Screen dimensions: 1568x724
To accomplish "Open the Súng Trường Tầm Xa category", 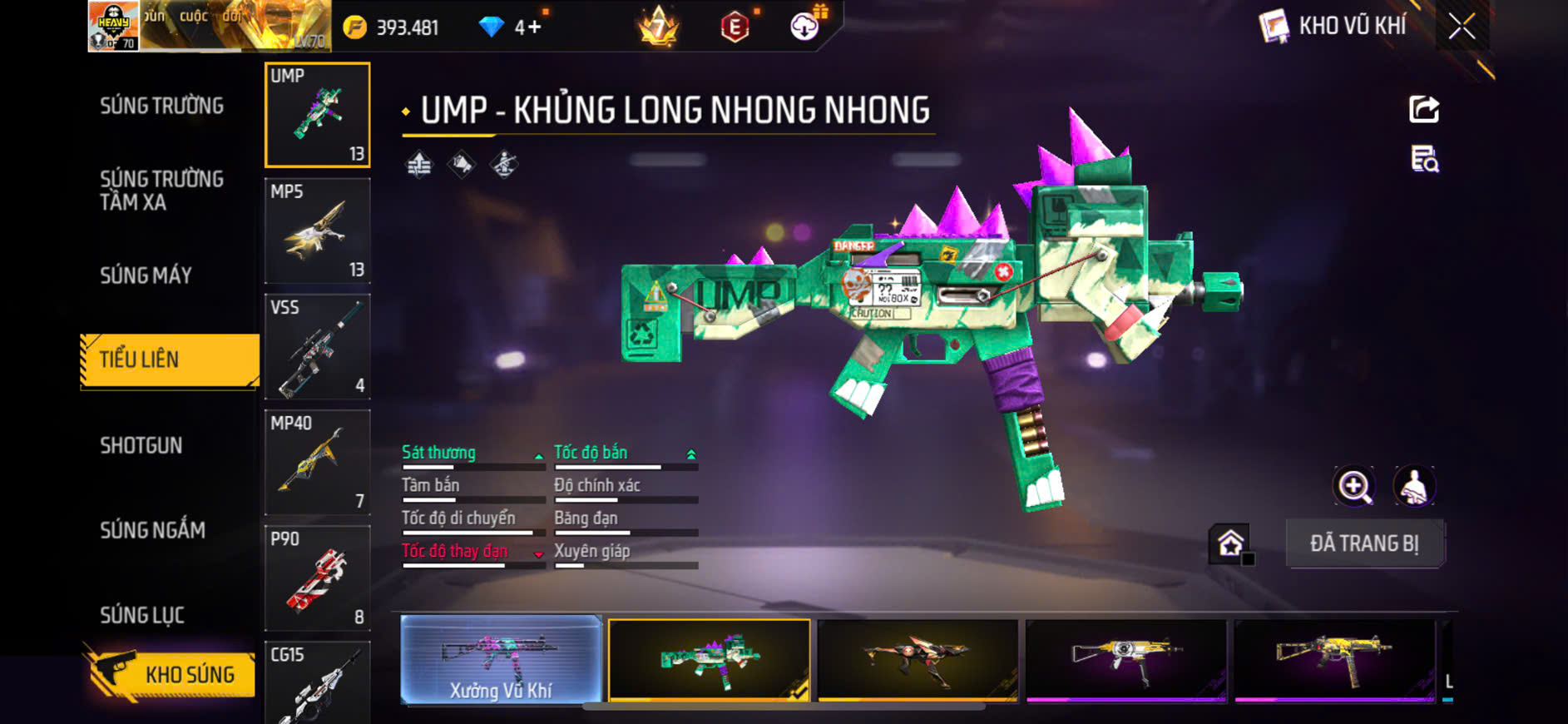I will coord(161,191).
